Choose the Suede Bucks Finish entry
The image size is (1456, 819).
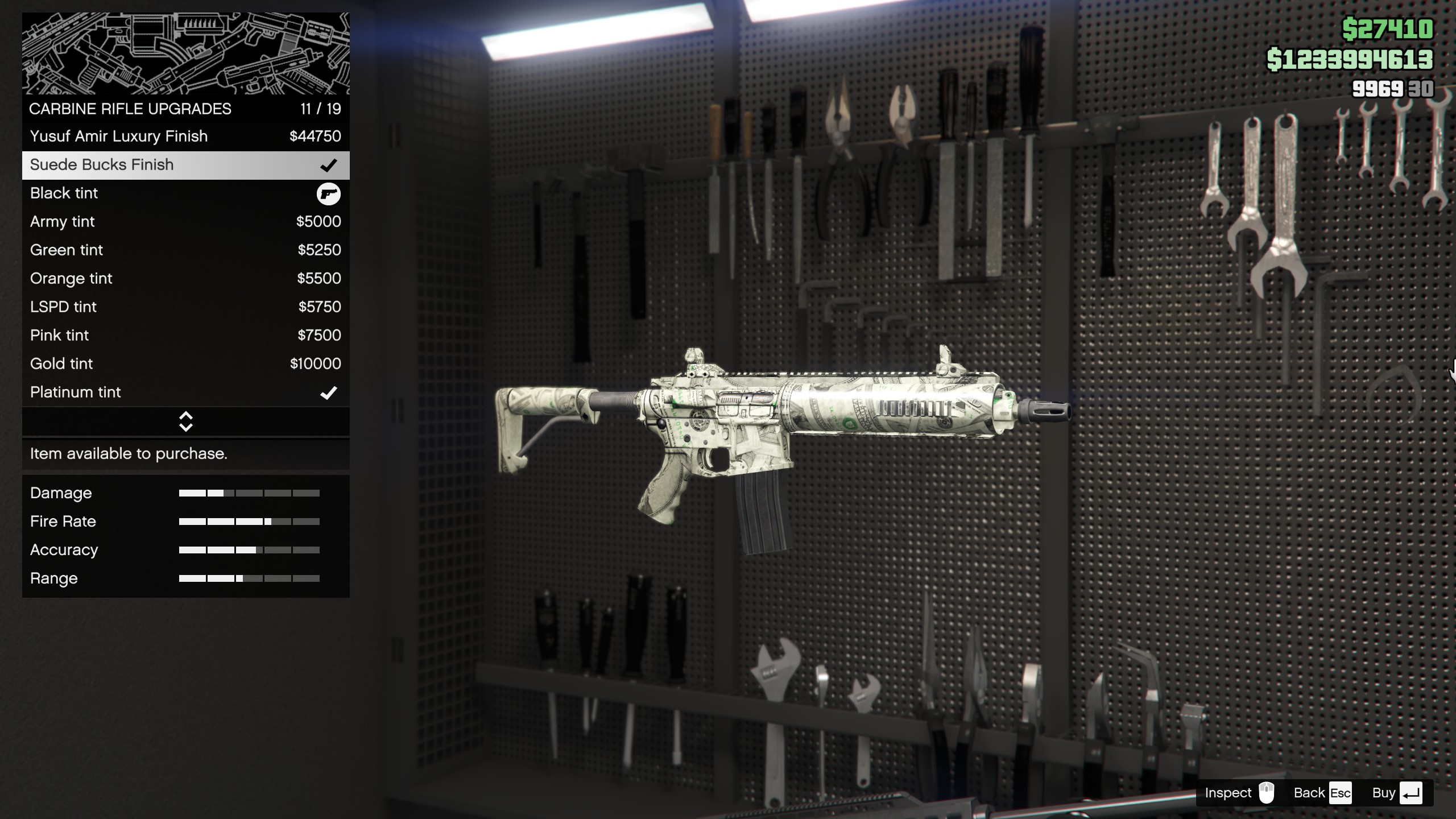pyautogui.click(x=185, y=165)
